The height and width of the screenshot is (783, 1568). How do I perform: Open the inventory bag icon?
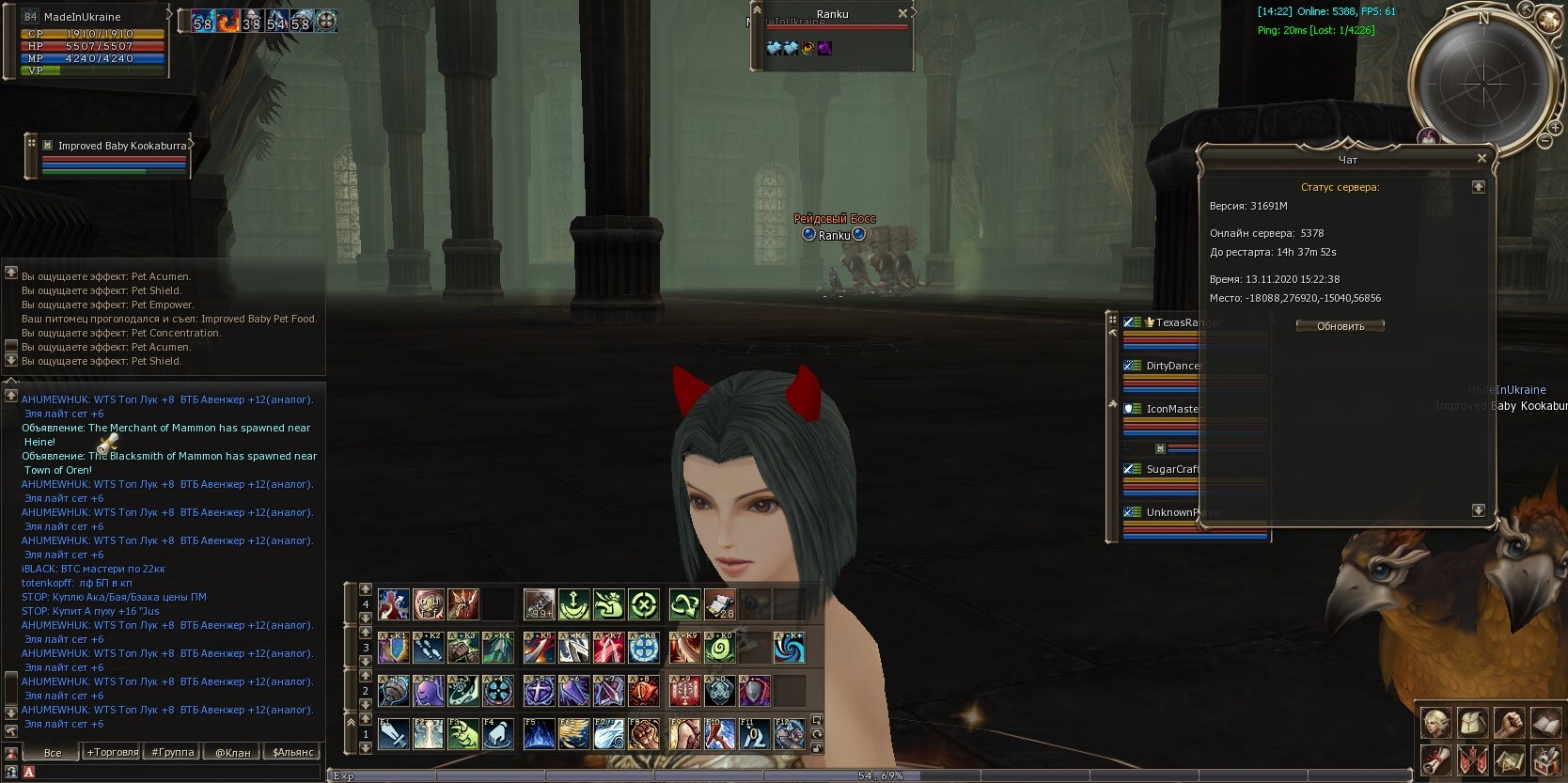tap(1473, 723)
